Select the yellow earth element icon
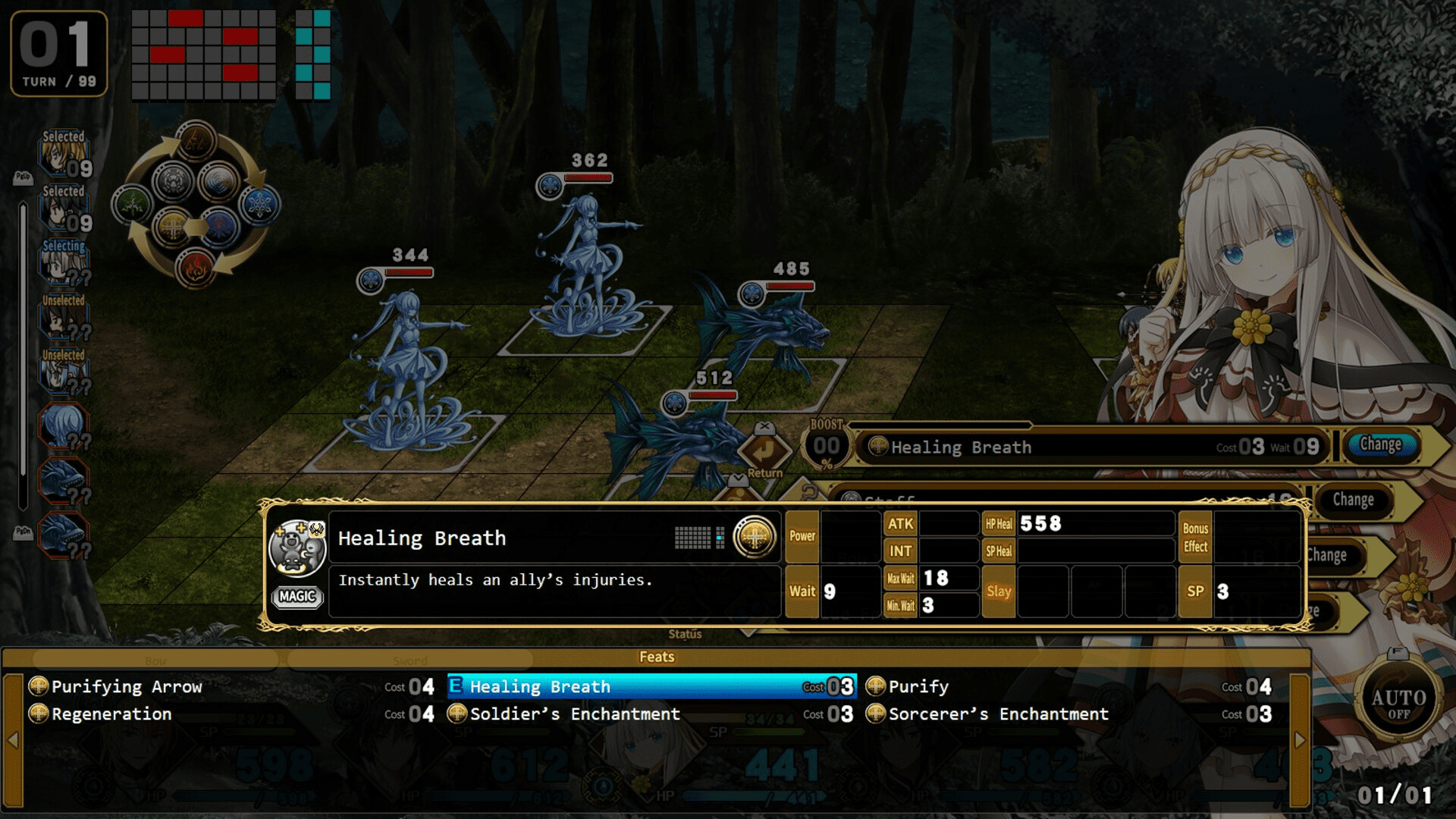Viewport: 1456px width, 819px height. pos(171,226)
